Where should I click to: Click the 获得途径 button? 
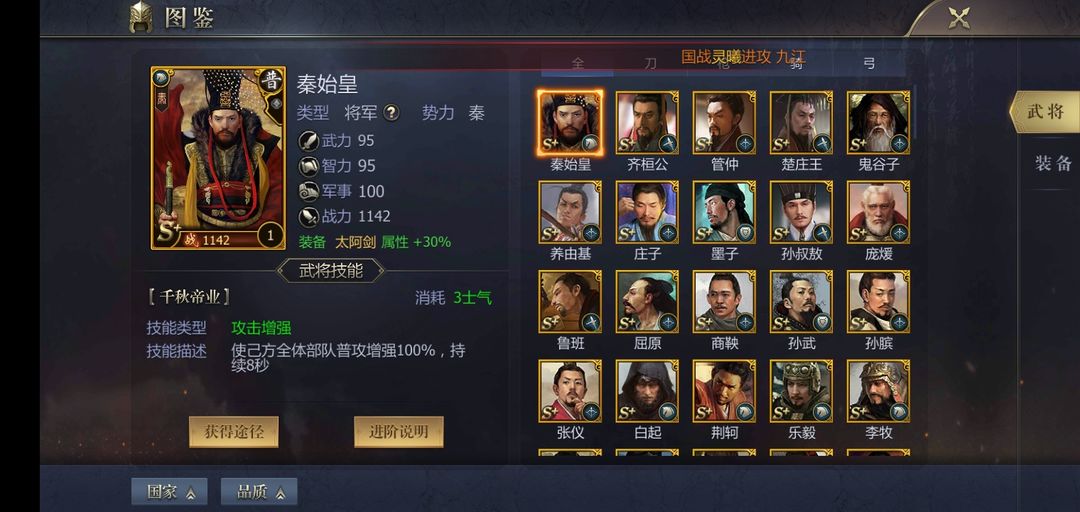coord(233,431)
